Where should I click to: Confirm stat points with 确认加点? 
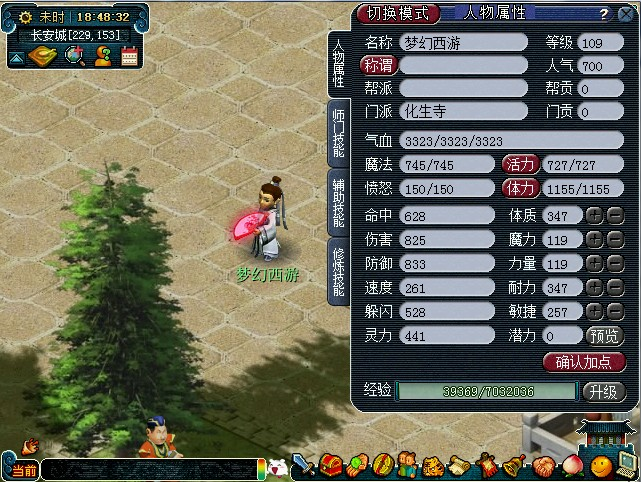[584, 362]
